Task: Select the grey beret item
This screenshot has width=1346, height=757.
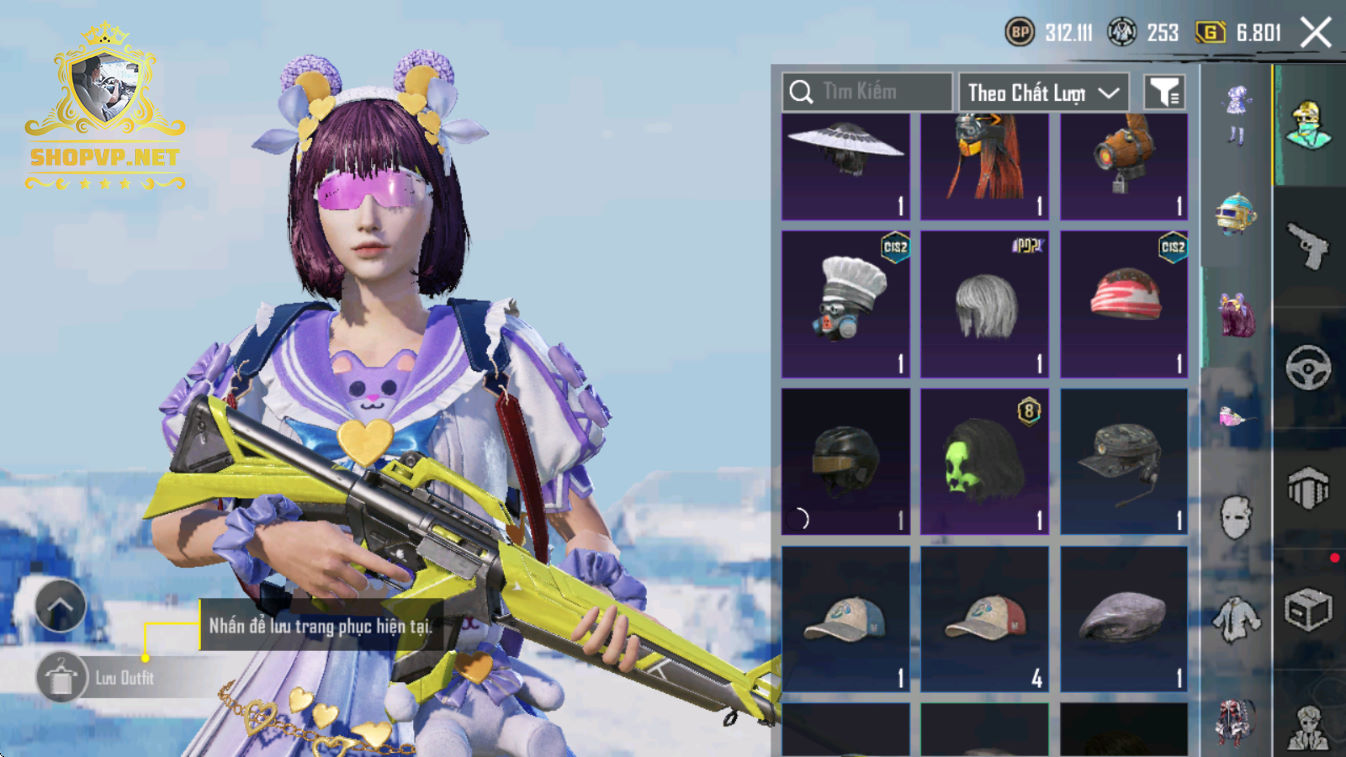Action: coord(1124,618)
